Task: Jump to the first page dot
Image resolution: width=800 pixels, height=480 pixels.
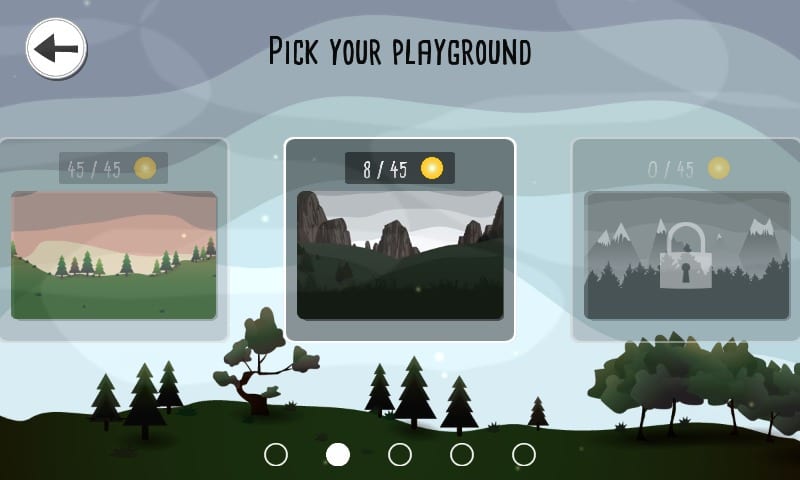Action: (x=276, y=454)
